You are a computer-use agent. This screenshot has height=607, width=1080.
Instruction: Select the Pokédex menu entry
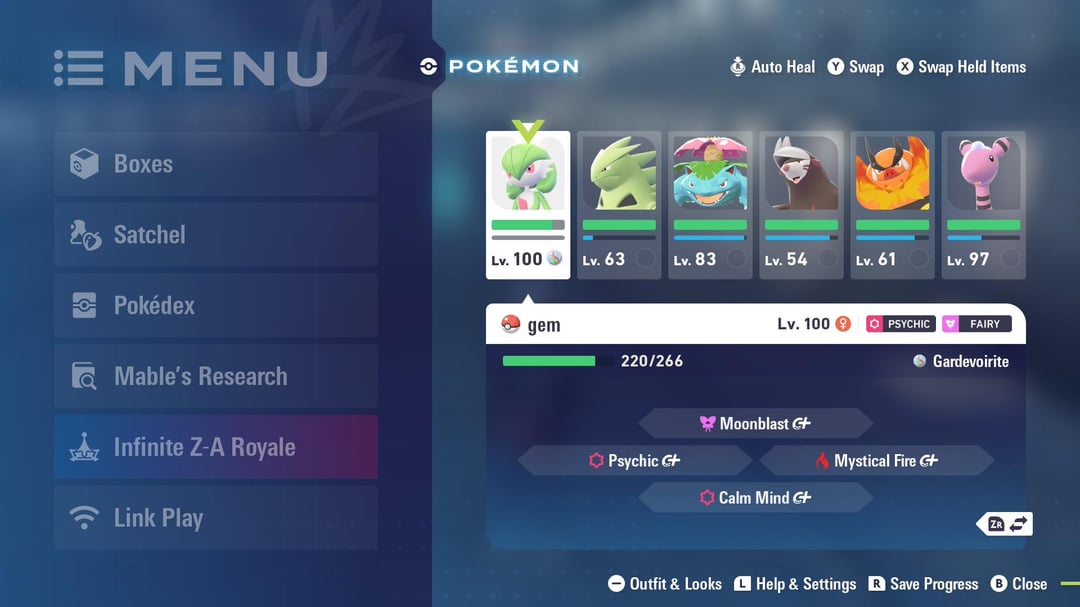pyautogui.click(x=215, y=306)
